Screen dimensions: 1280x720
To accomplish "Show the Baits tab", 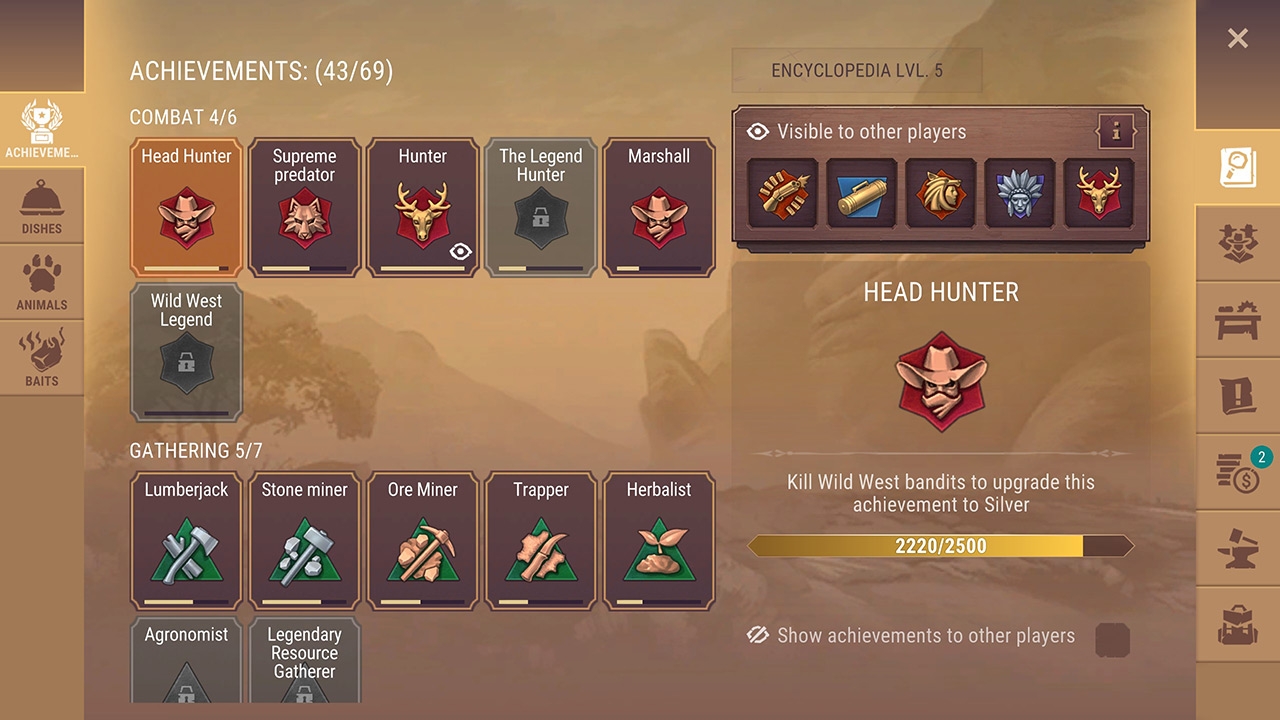I will pos(41,360).
